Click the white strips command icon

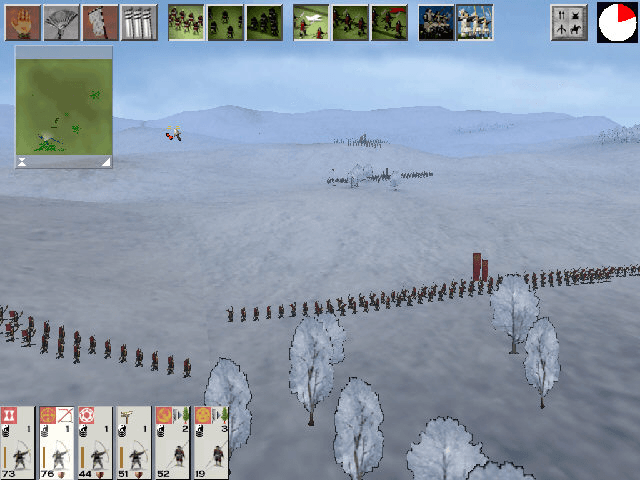pos(139,22)
